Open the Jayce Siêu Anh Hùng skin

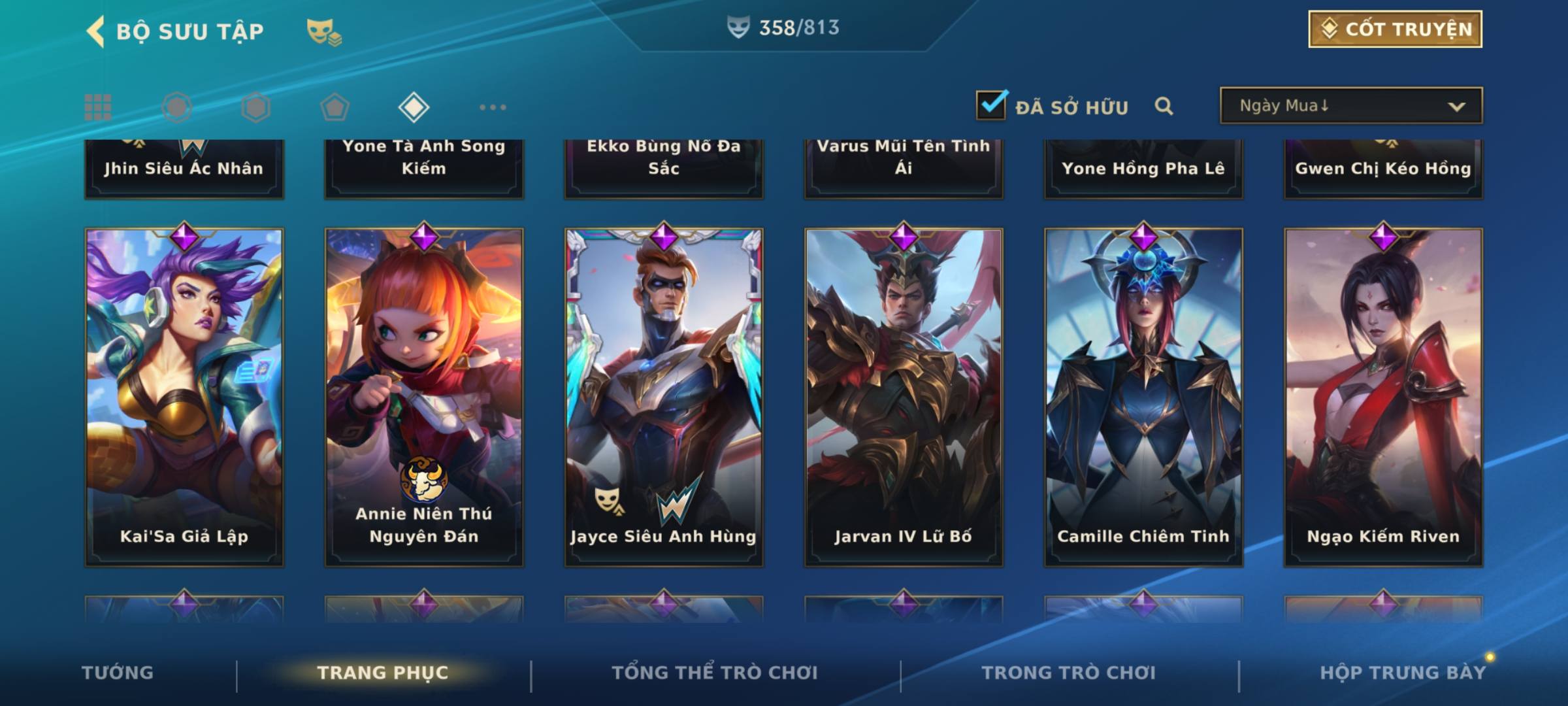click(x=664, y=396)
